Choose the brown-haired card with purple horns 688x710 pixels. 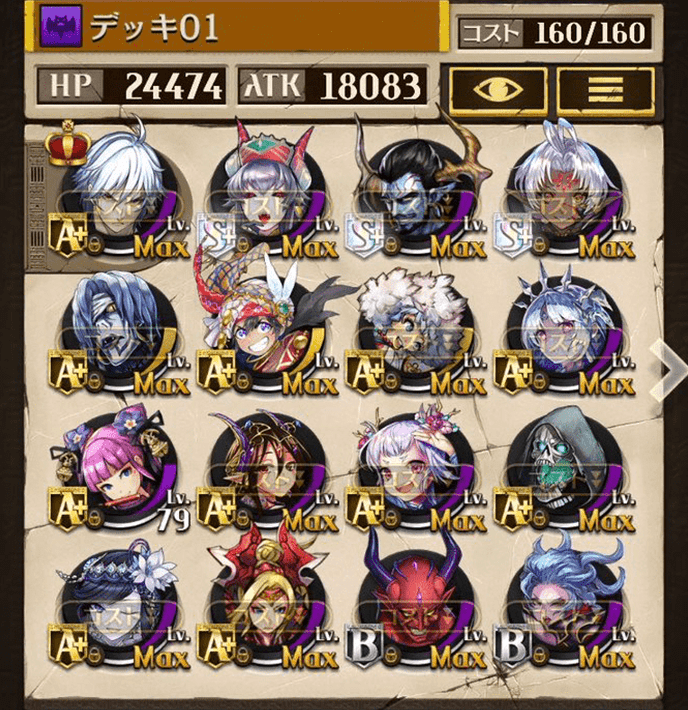point(264,470)
